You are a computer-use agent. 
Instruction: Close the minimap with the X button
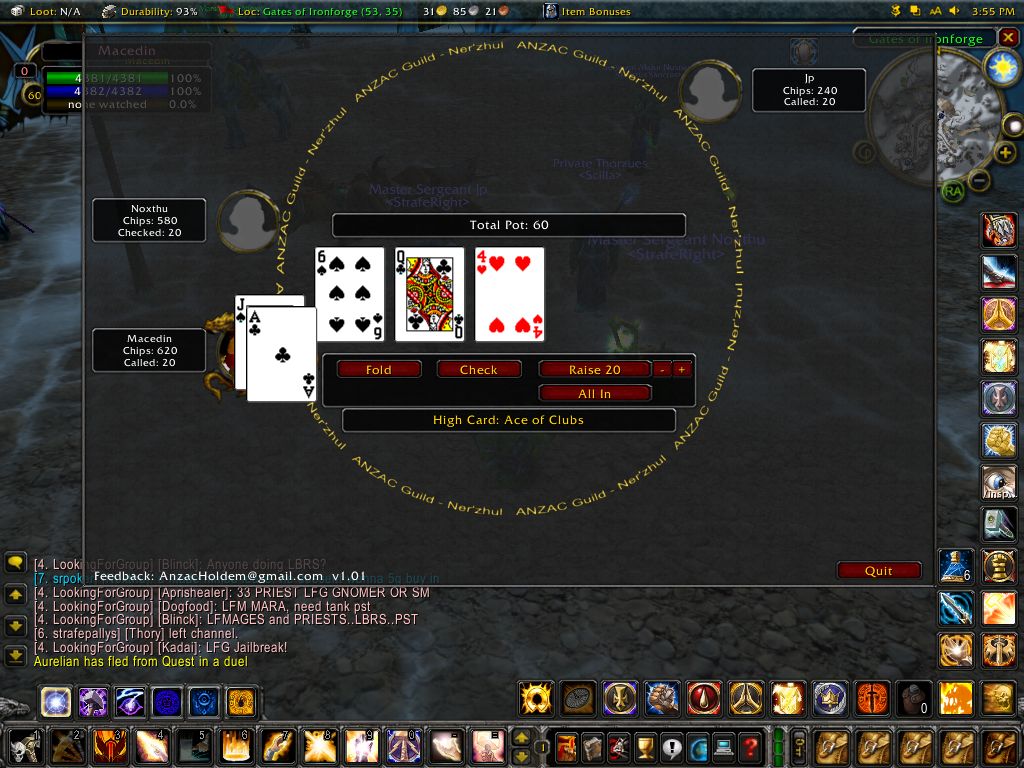pos(1007,39)
